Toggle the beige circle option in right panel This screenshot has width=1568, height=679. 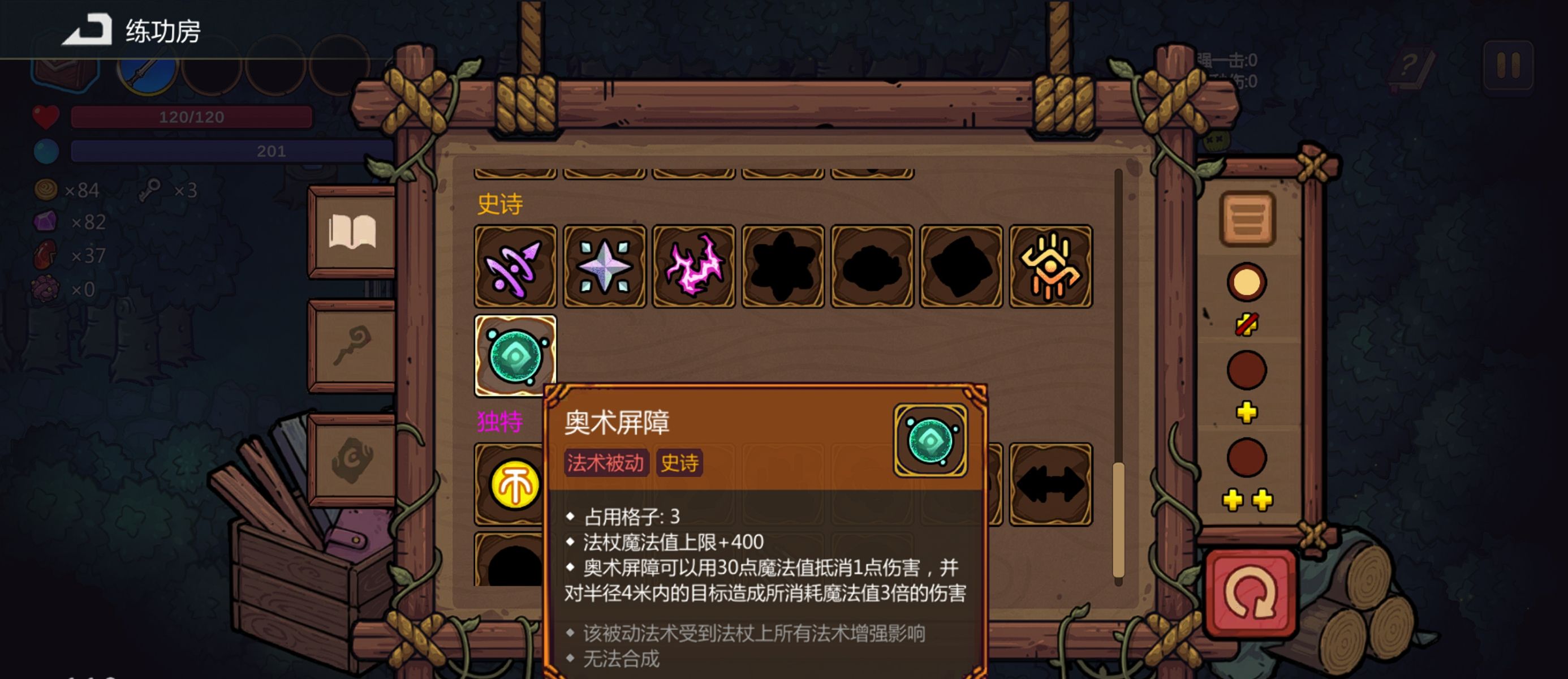[1248, 282]
